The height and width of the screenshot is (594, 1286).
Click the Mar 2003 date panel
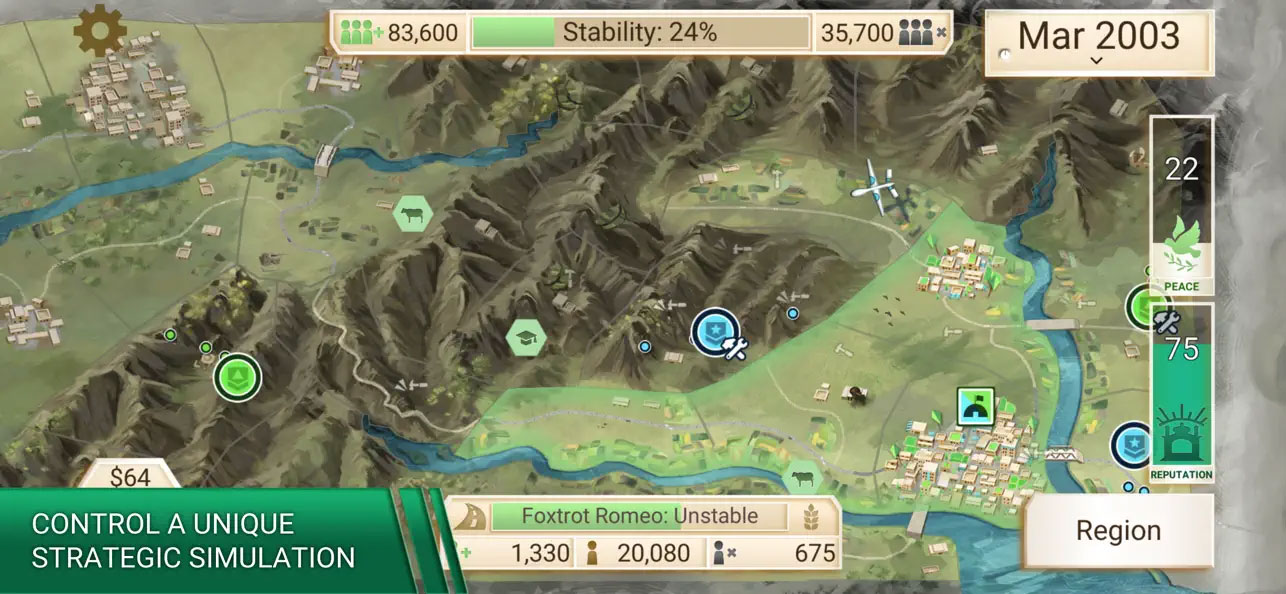click(1098, 40)
